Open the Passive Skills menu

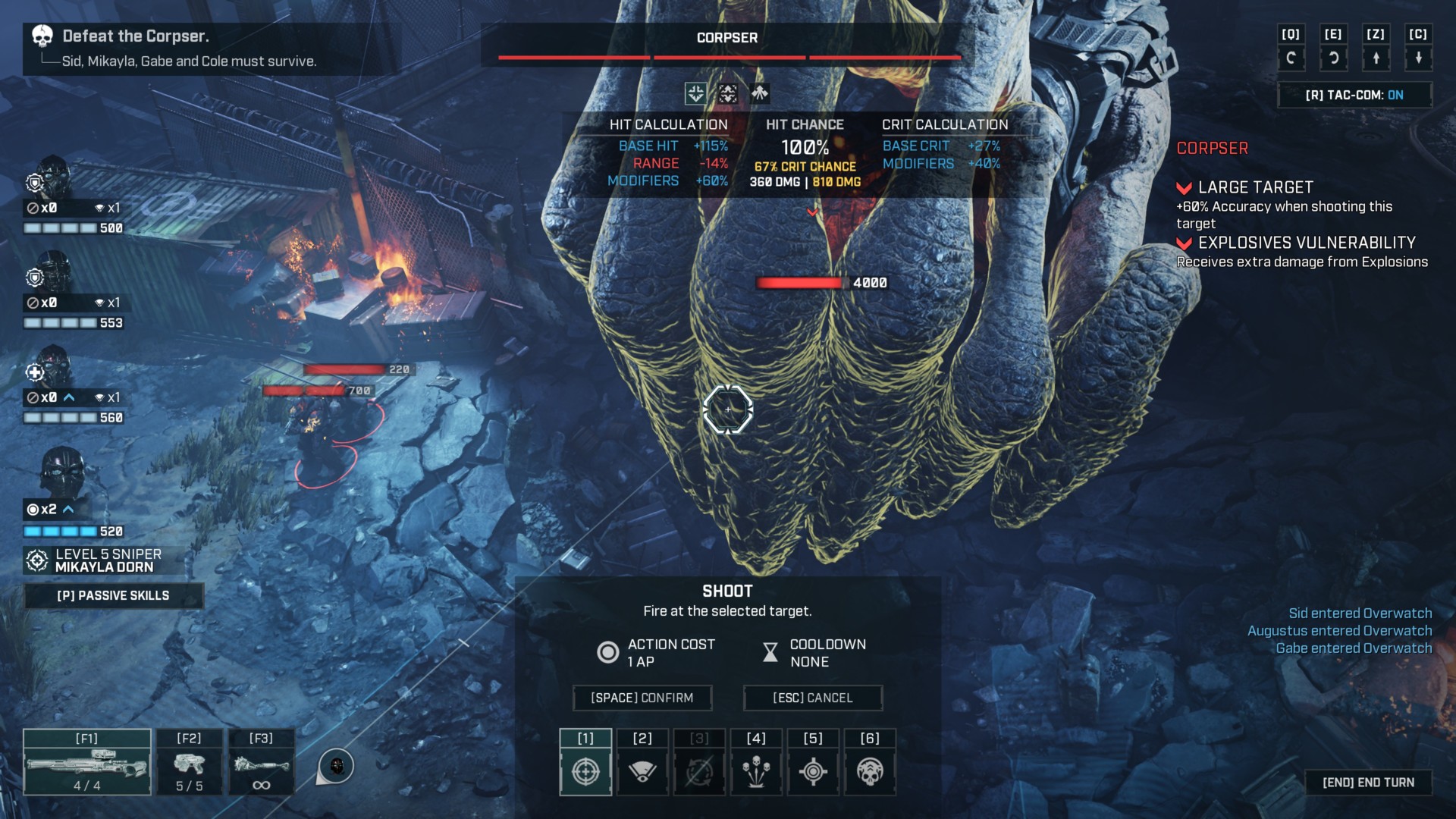tap(114, 595)
